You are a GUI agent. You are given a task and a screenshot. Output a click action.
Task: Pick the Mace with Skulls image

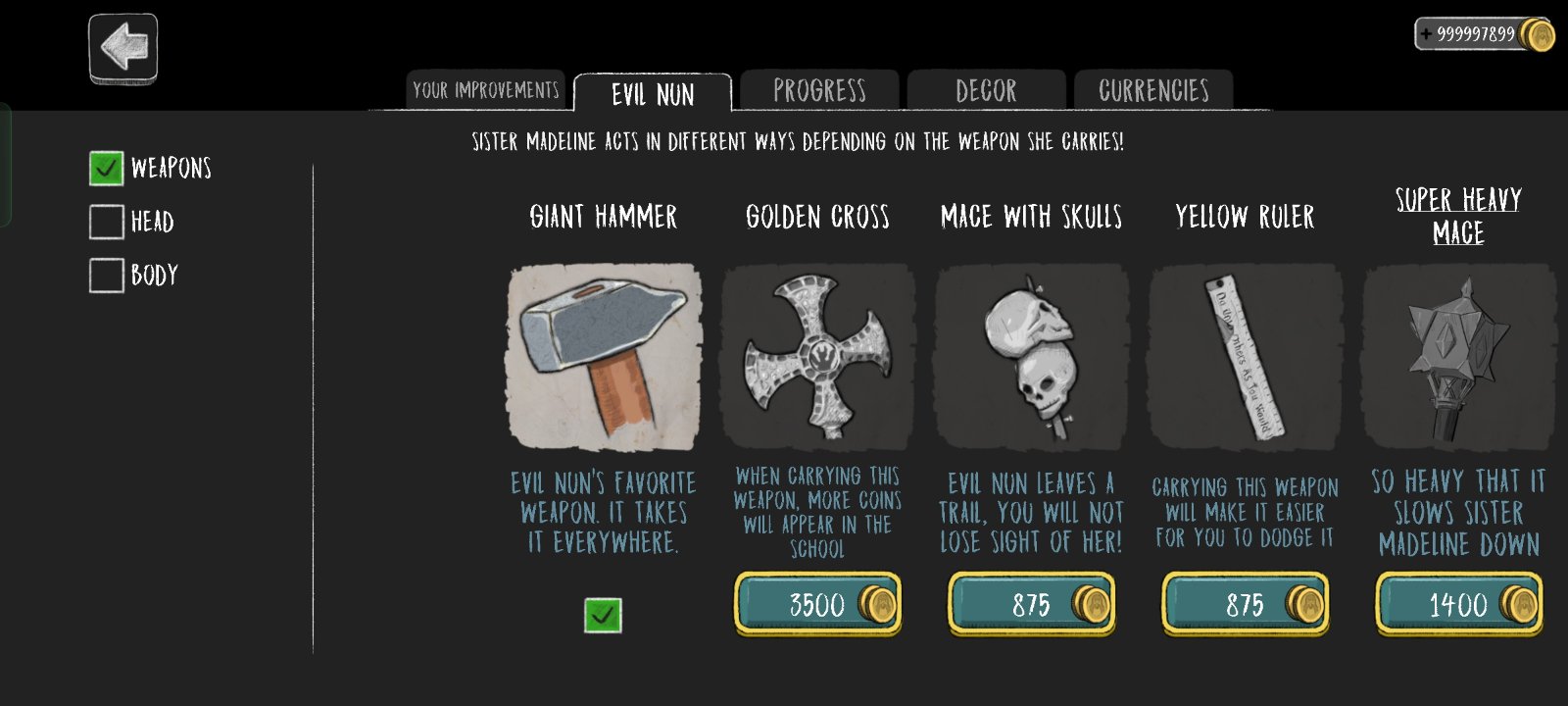(x=1032, y=357)
